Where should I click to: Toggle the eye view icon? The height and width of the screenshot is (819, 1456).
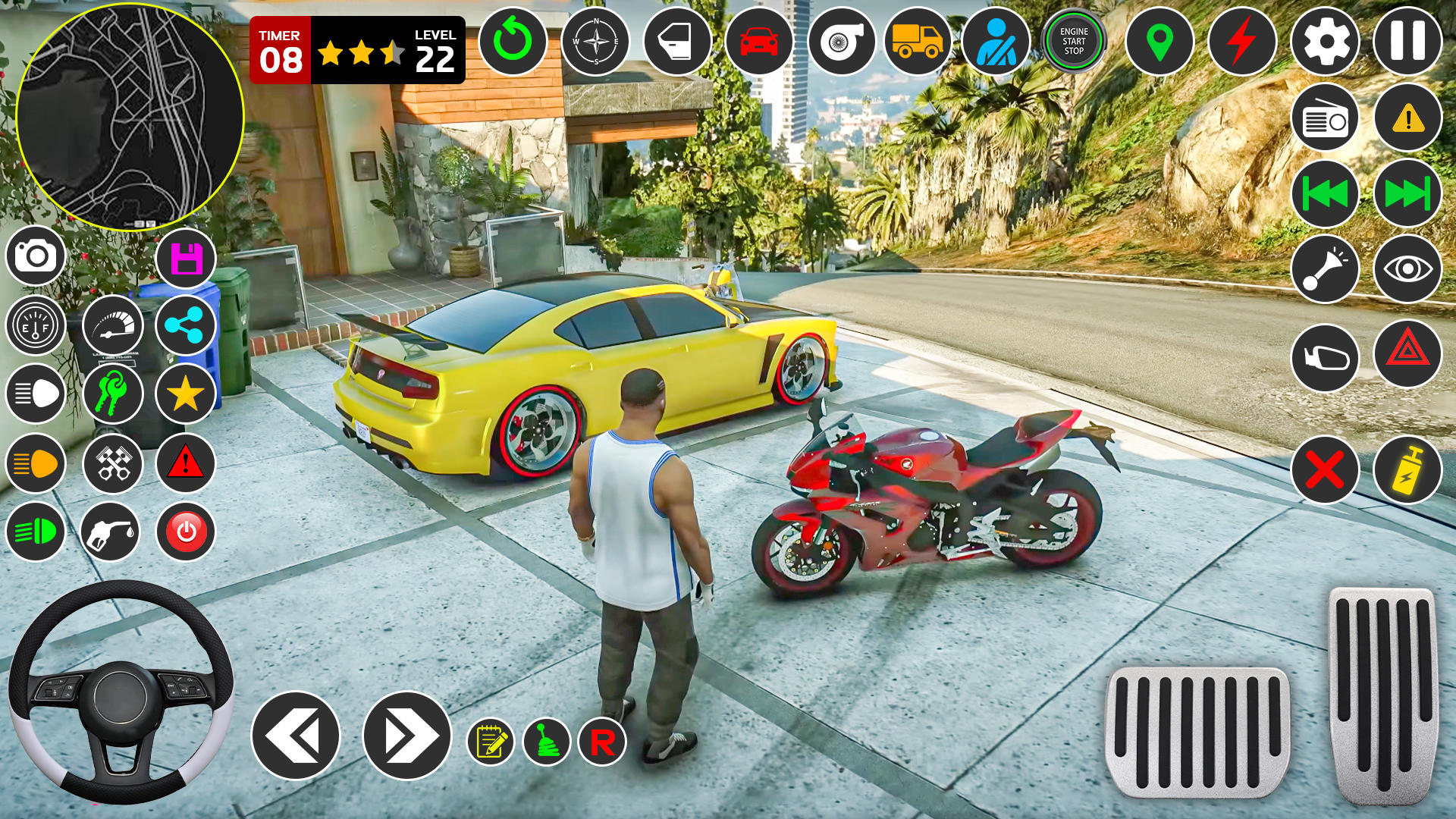coord(1407,269)
